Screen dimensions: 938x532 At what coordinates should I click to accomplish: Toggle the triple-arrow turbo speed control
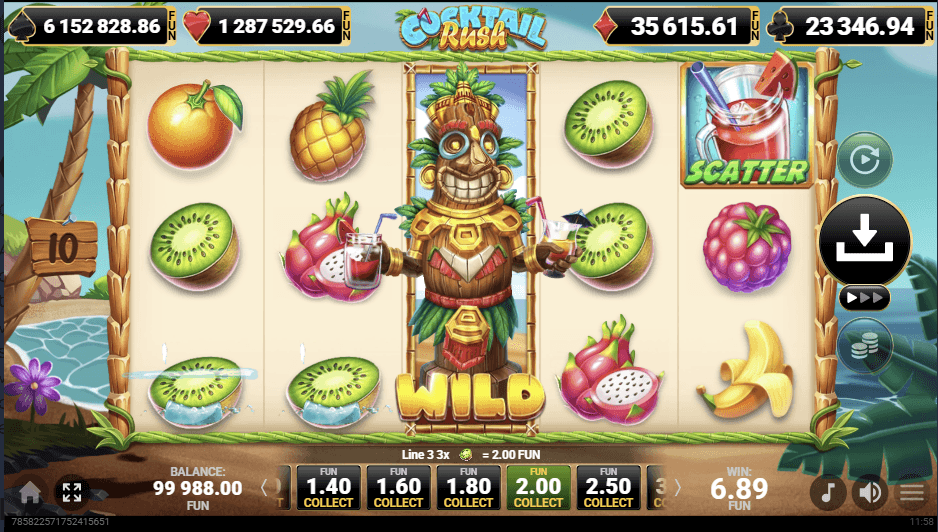(862, 299)
